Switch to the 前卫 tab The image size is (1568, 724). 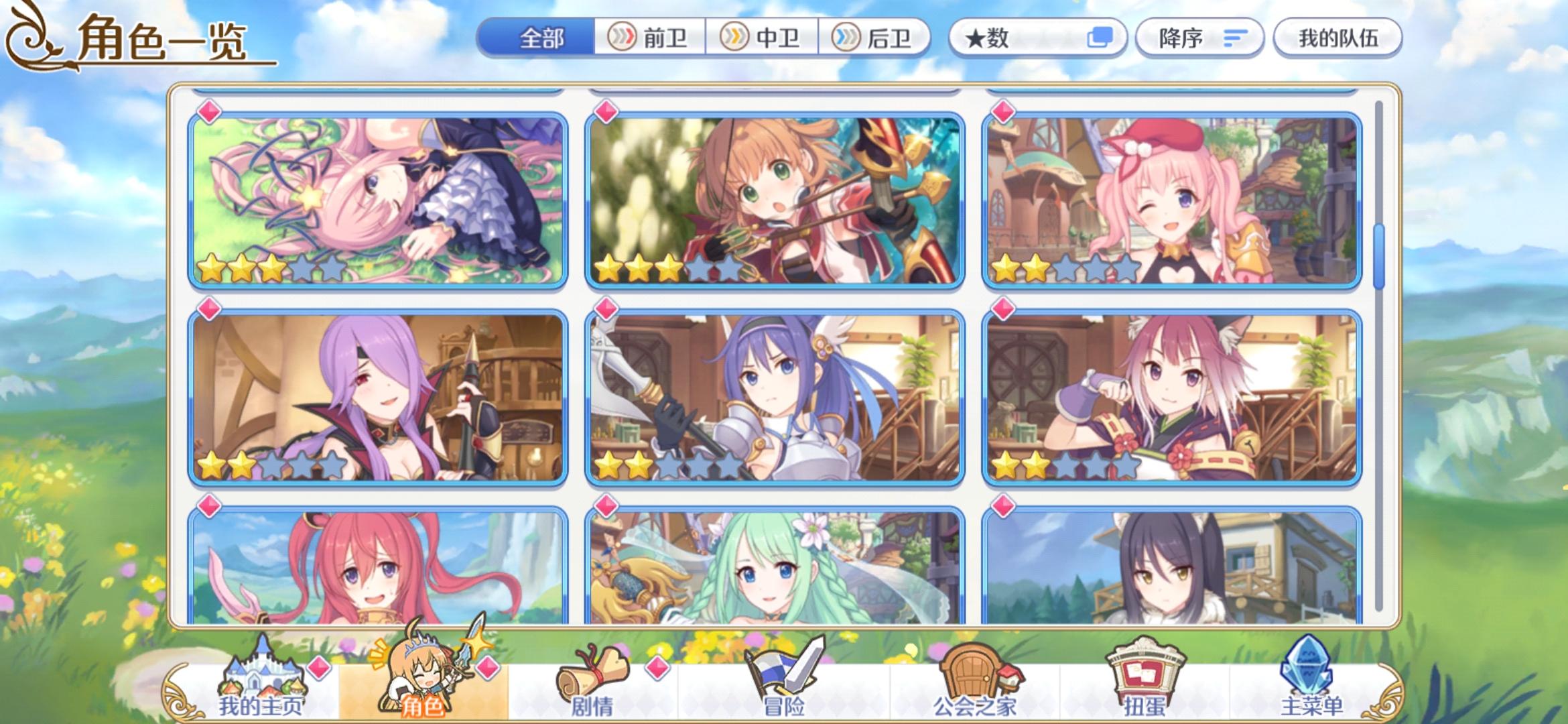653,38
